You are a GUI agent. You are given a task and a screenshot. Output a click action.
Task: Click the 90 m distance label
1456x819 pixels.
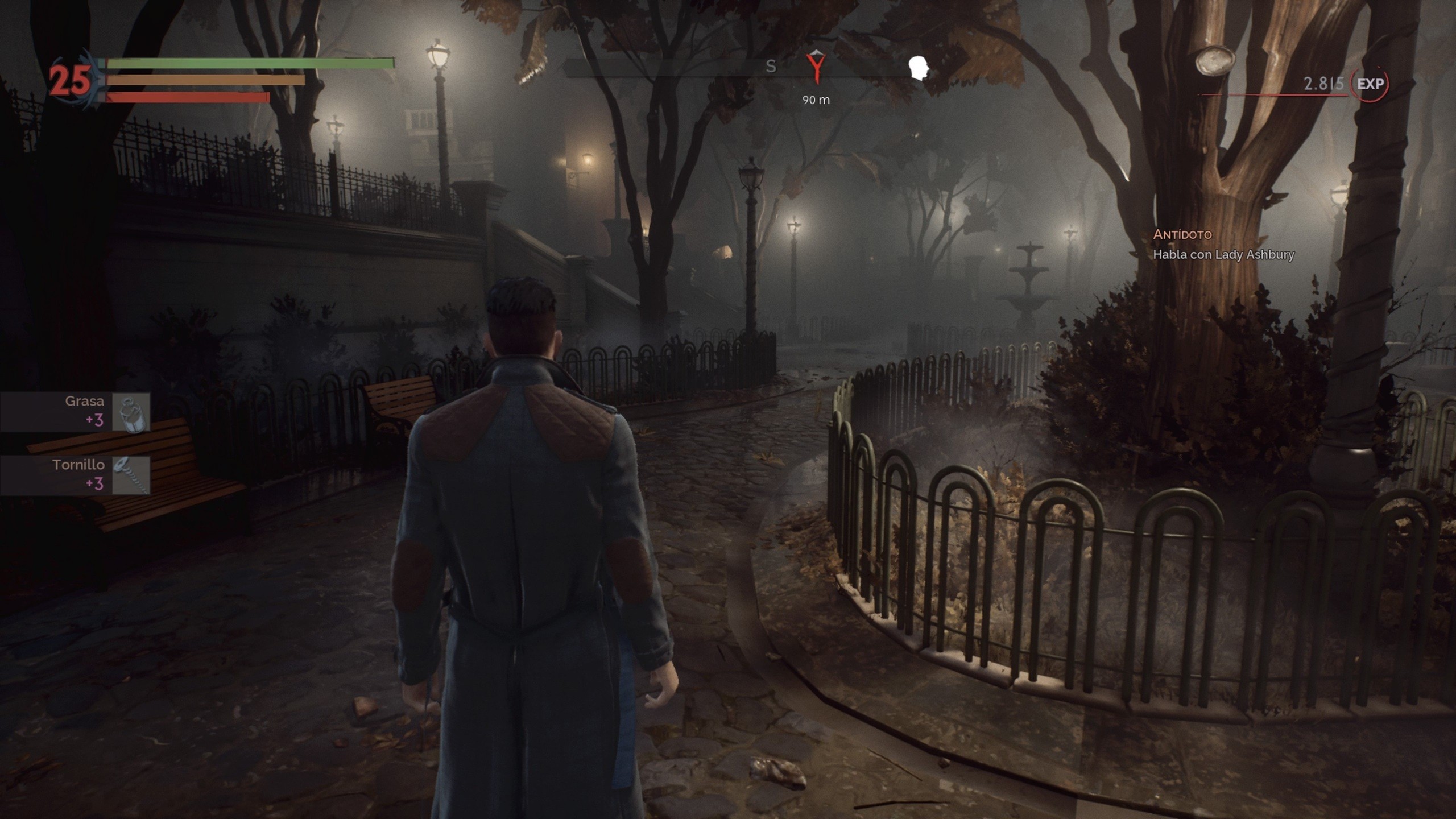[x=816, y=100]
